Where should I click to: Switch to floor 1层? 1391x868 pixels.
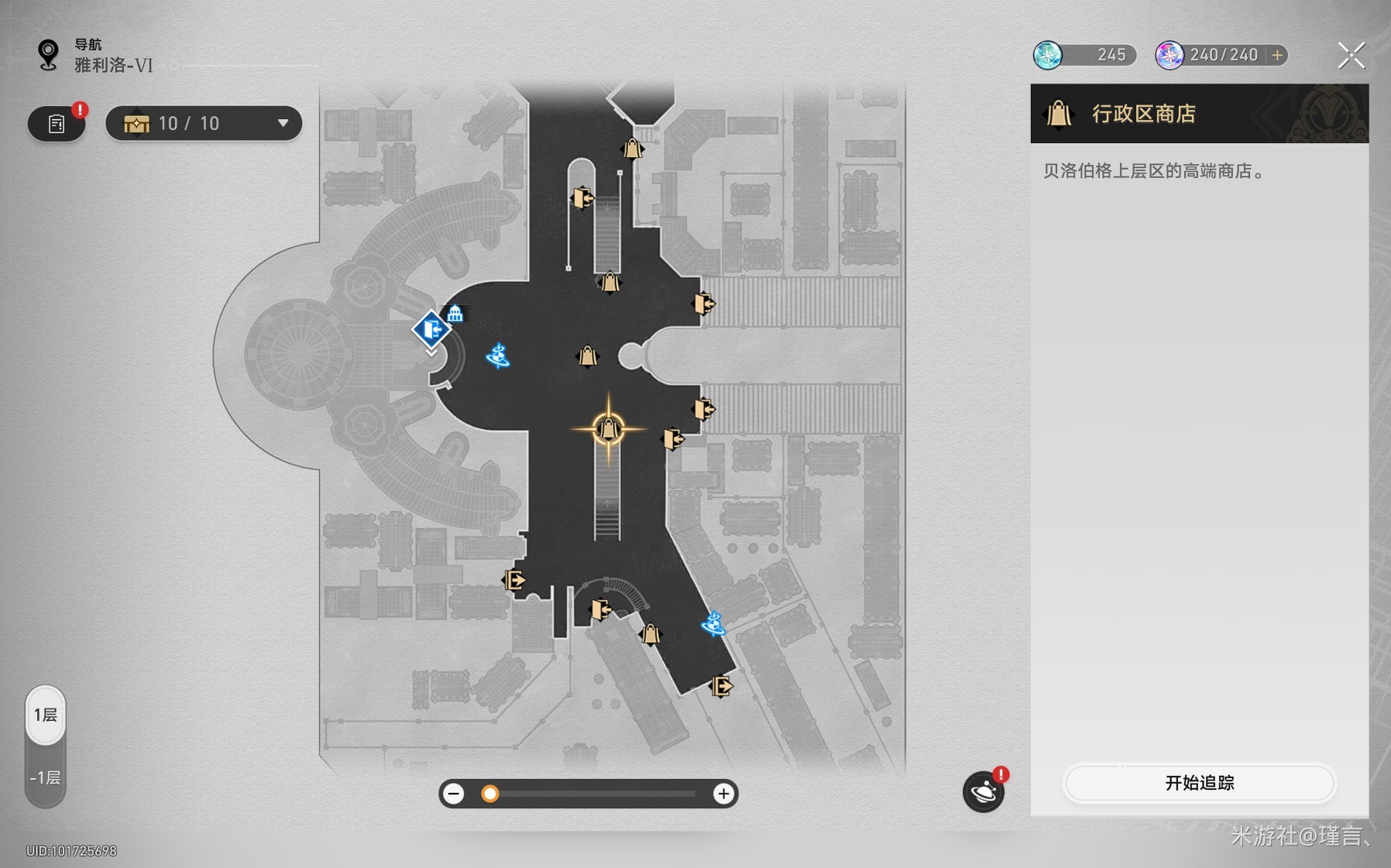pos(46,715)
